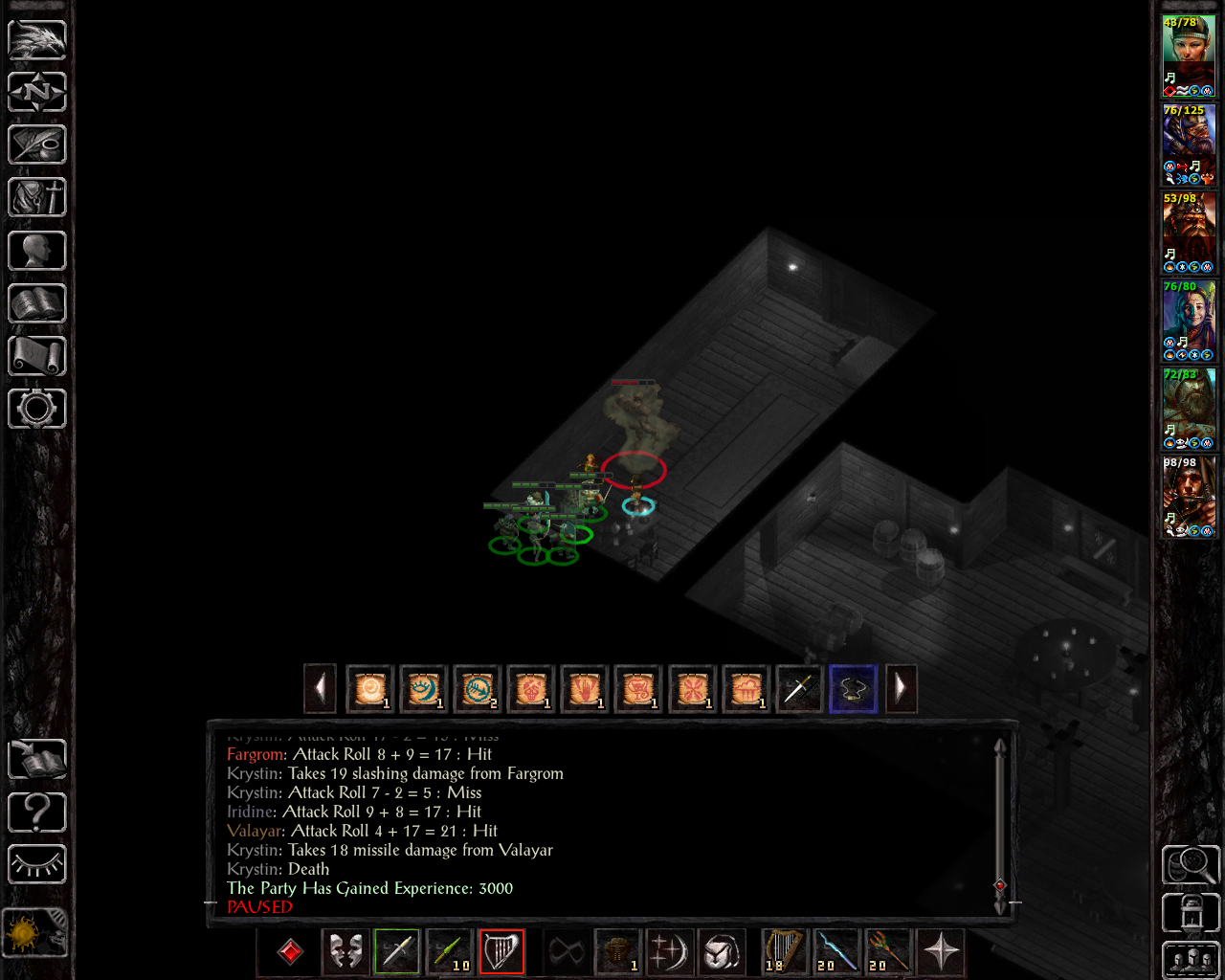Click the magnifying glass button
1225x980 pixels.
(1190, 864)
